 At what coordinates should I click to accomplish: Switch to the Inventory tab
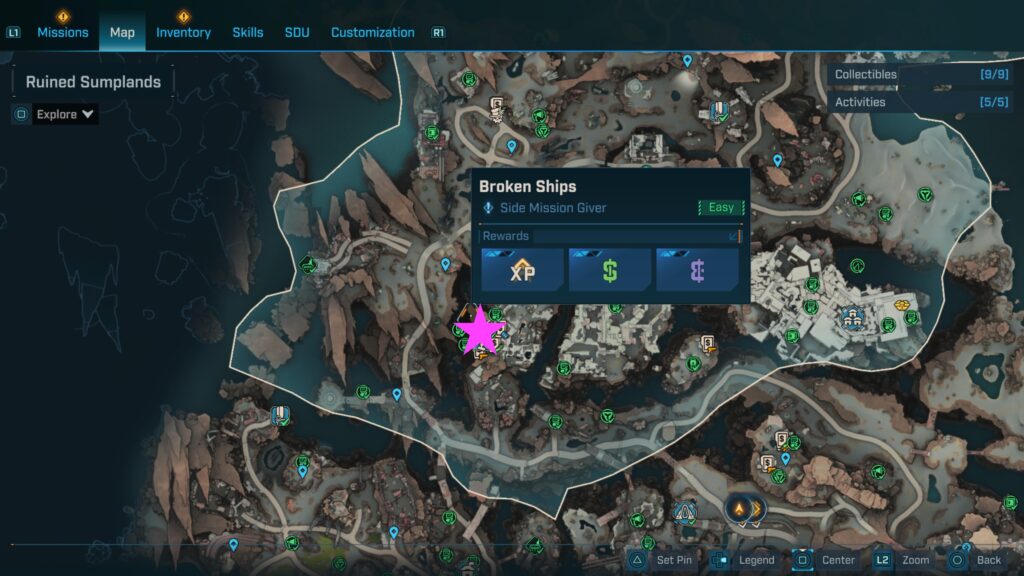pos(183,32)
